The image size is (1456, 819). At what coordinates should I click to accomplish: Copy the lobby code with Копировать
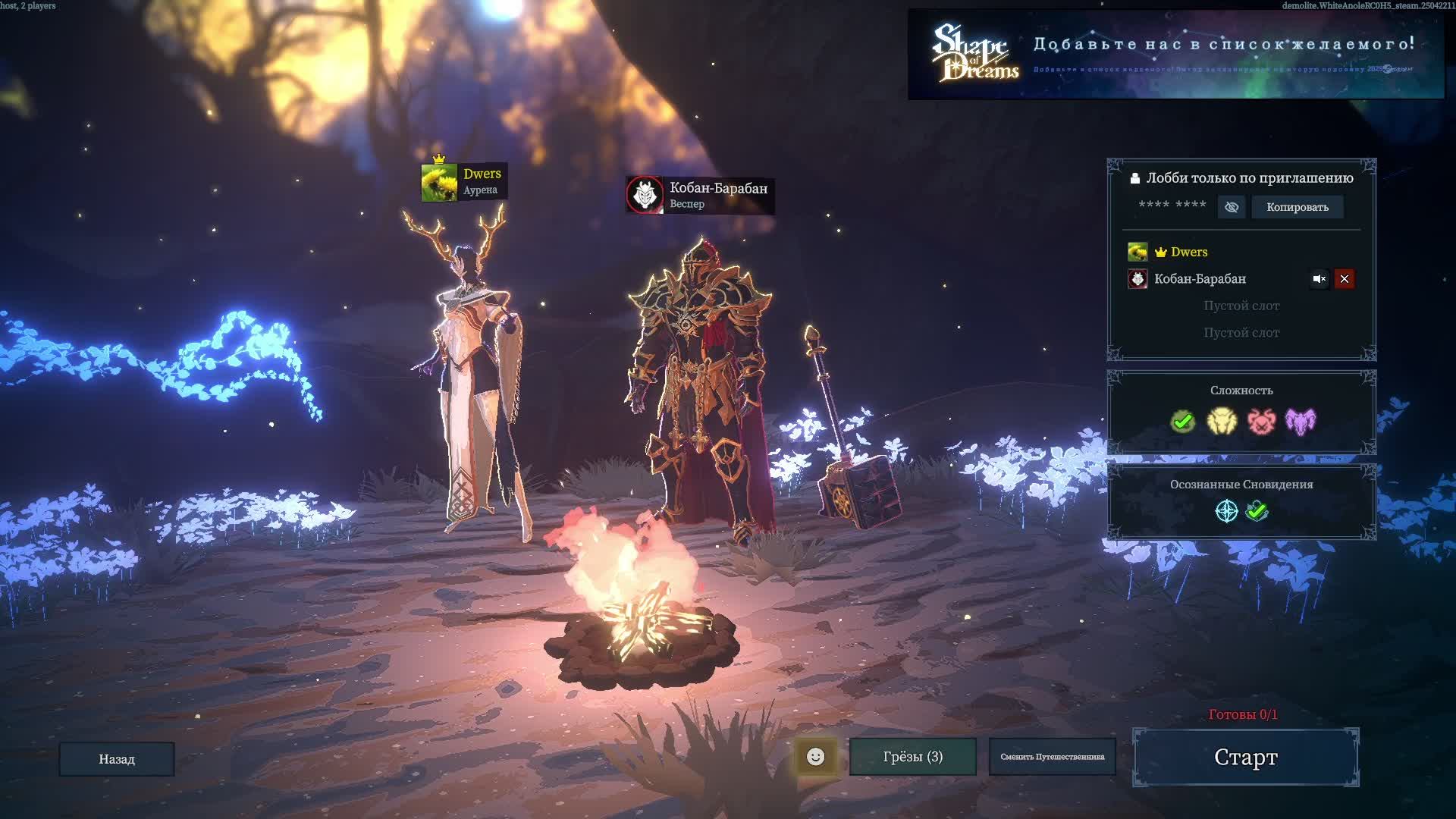click(x=1297, y=207)
